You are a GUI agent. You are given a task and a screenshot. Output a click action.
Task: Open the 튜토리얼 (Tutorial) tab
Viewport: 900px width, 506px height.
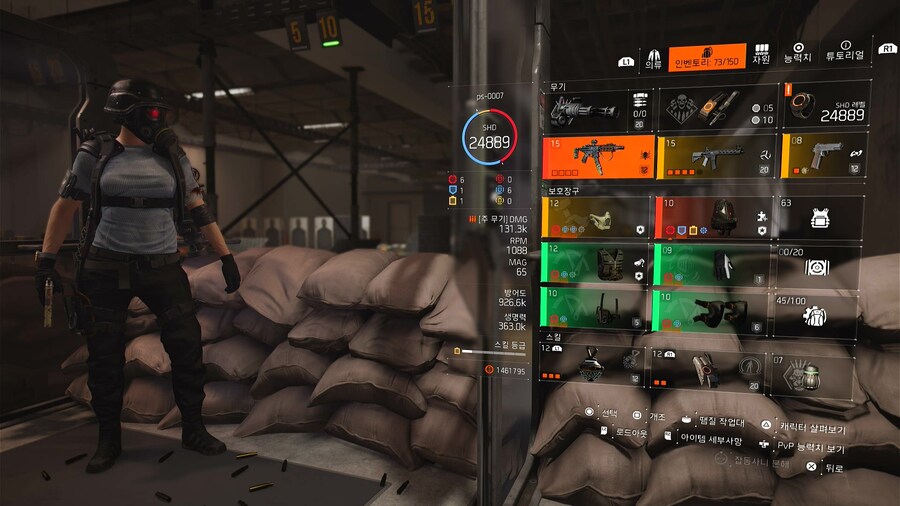(845, 54)
